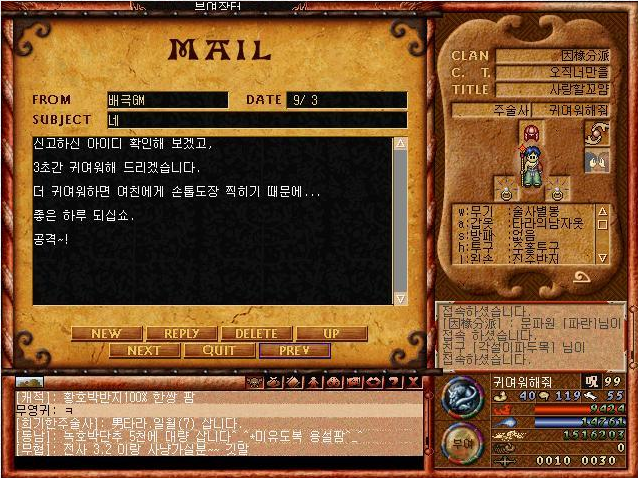Select the SUBJECT text field

256,120
